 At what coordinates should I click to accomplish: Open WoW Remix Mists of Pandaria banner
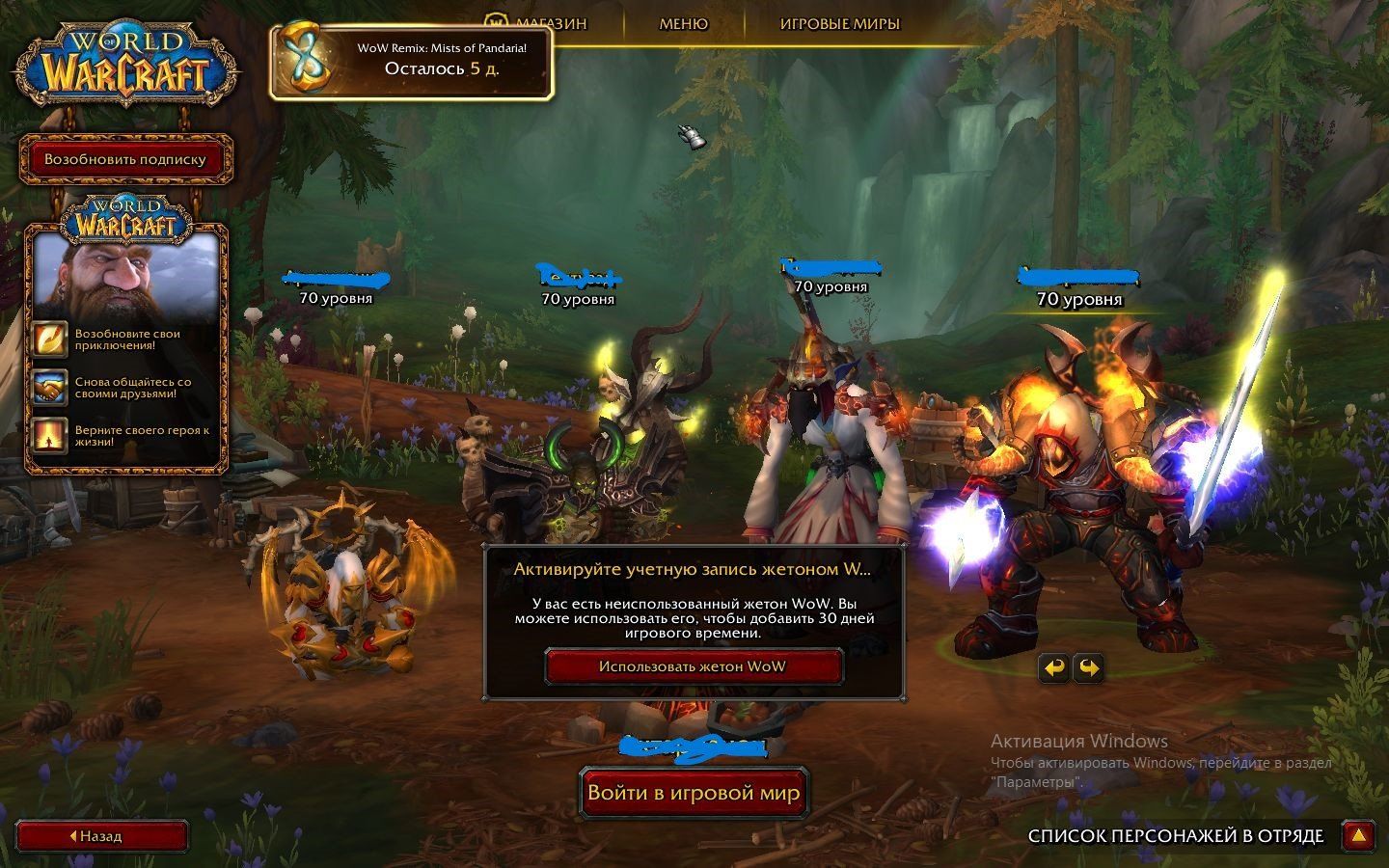[x=412, y=60]
